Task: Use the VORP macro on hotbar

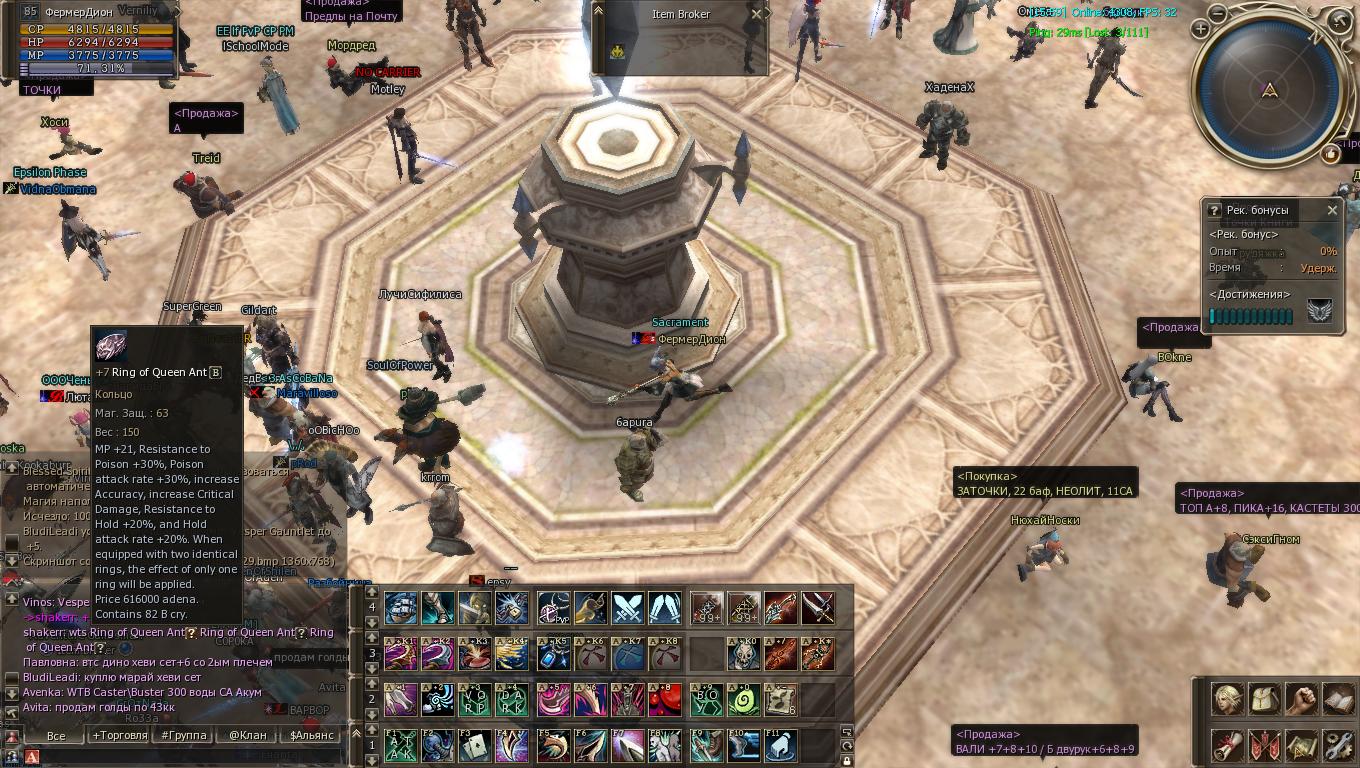Action: pyautogui.click(x=474, y=700)
